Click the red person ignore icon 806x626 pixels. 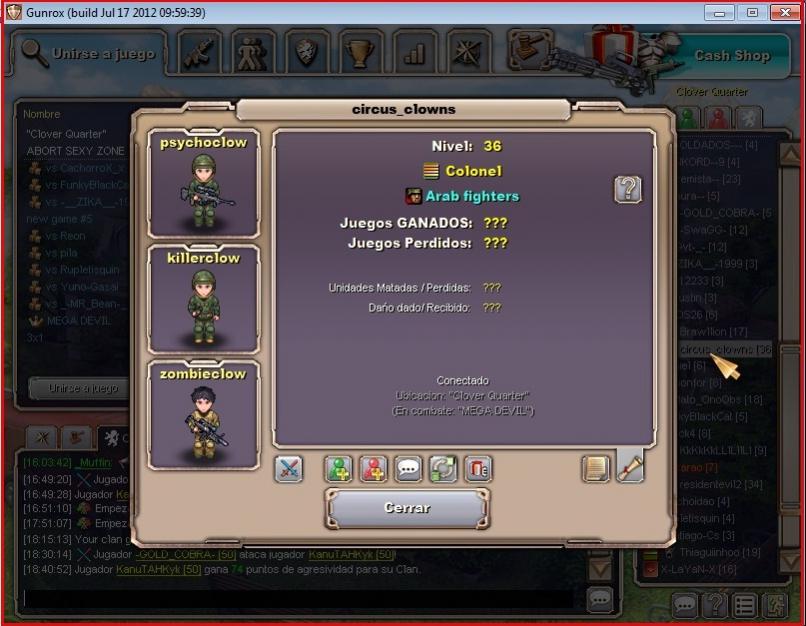pyautogui.click(x=374, y=468)
